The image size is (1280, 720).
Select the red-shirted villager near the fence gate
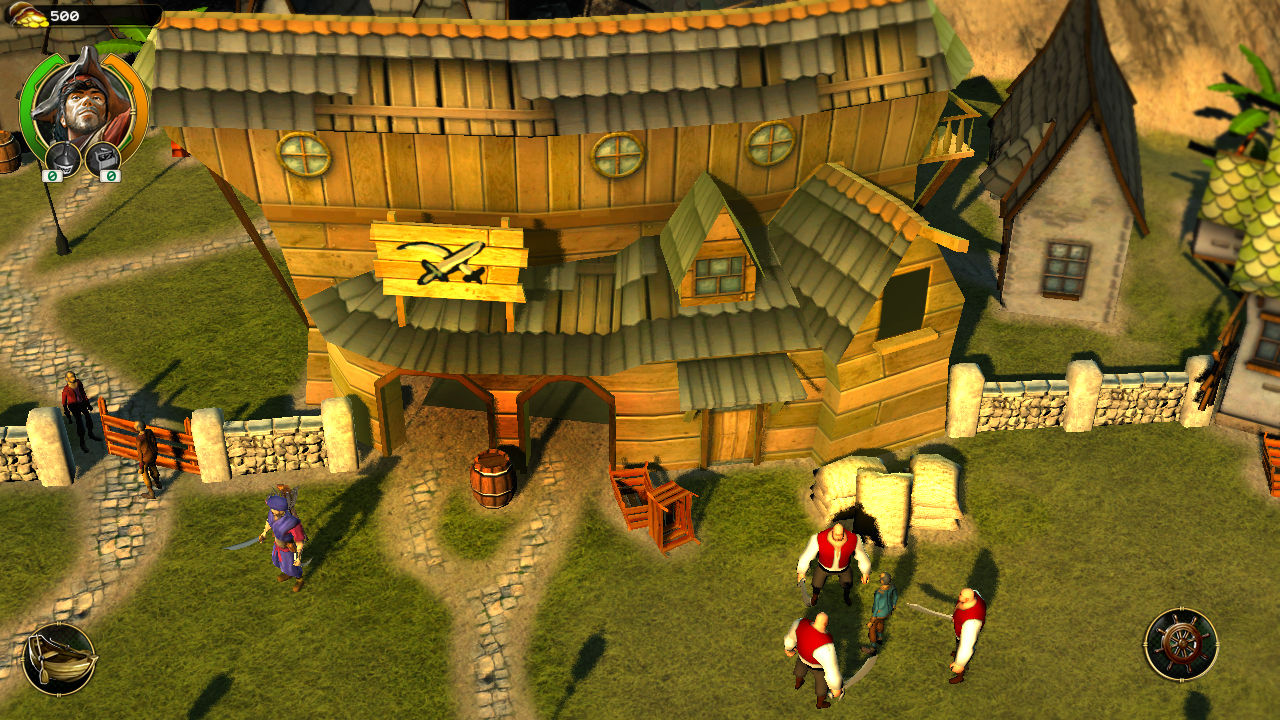pyautogui.click(x=74, y=400)
